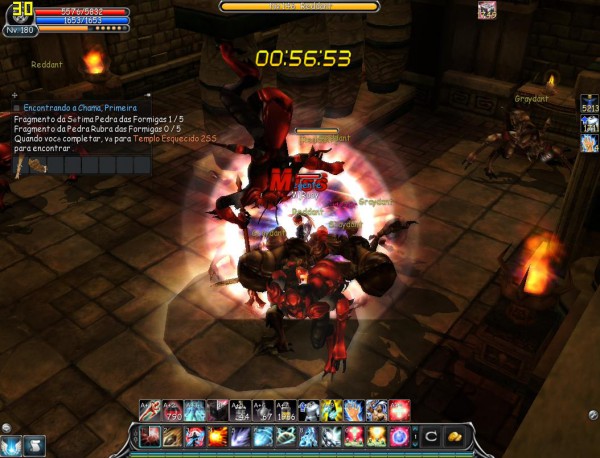Click the white armored knight icon in the upper bar

tap(309, 410)
